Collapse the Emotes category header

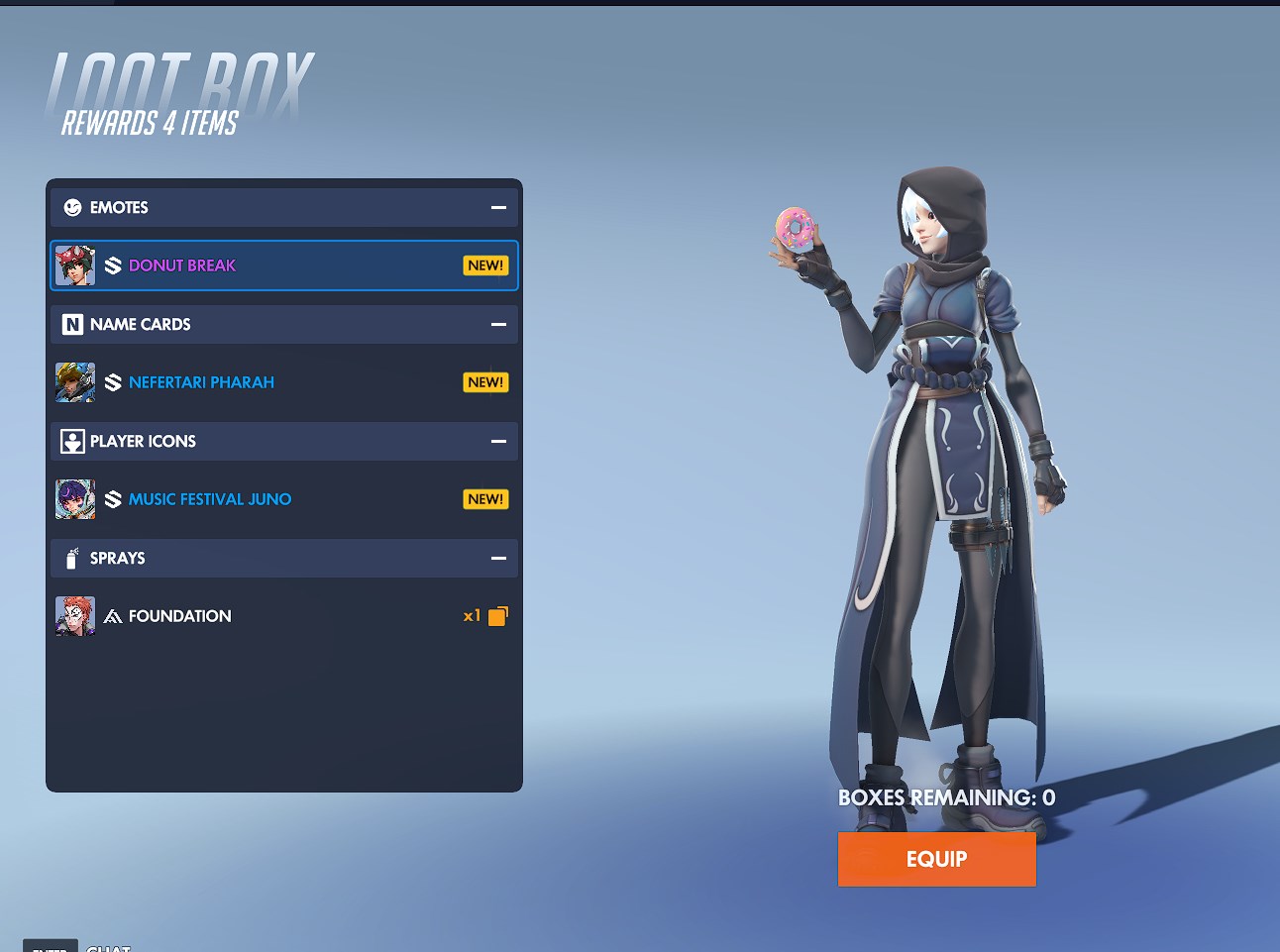pyautogui.click(x=498, y=208)
